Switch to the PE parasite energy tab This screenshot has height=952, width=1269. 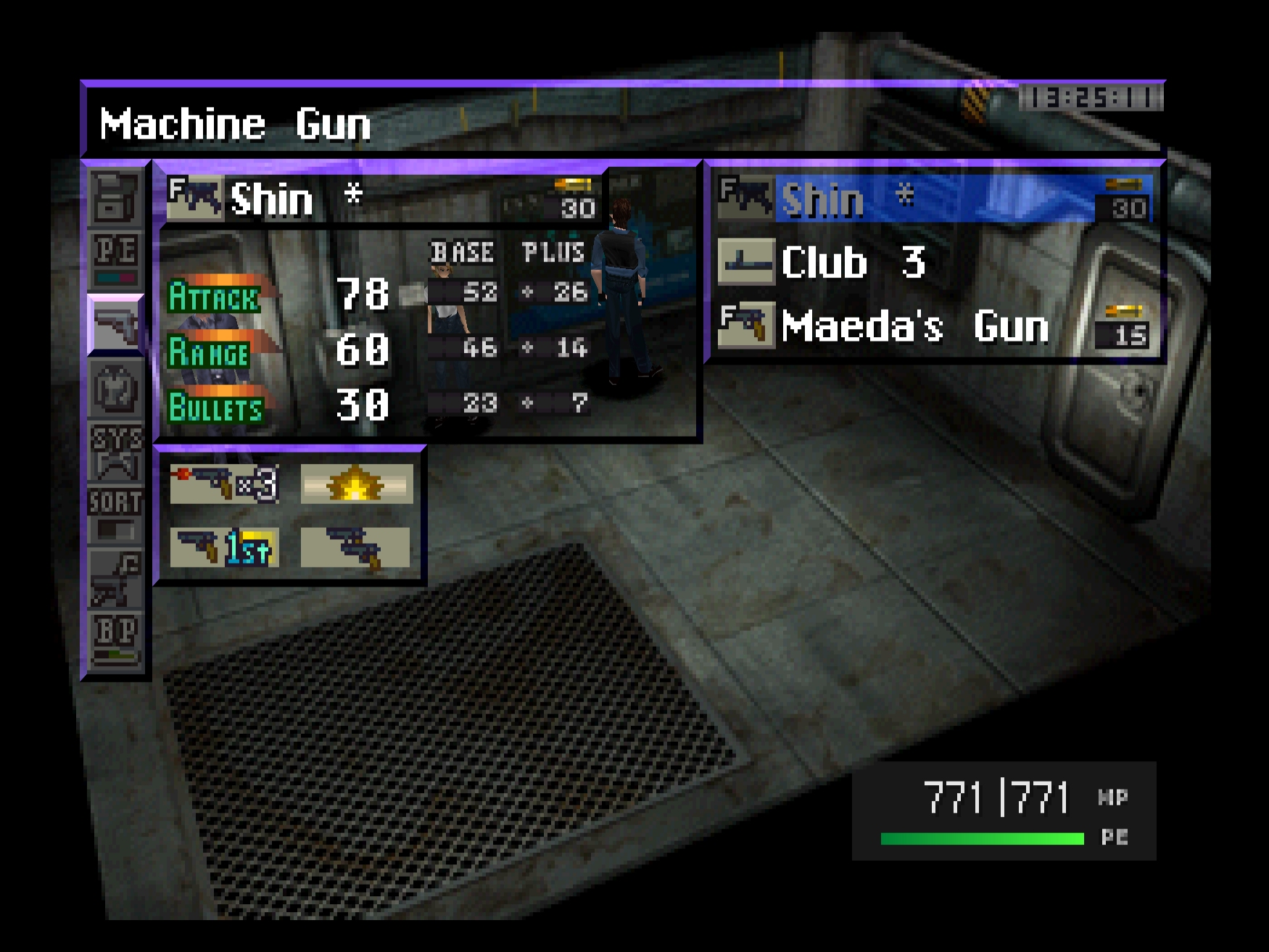click(115, 259)
